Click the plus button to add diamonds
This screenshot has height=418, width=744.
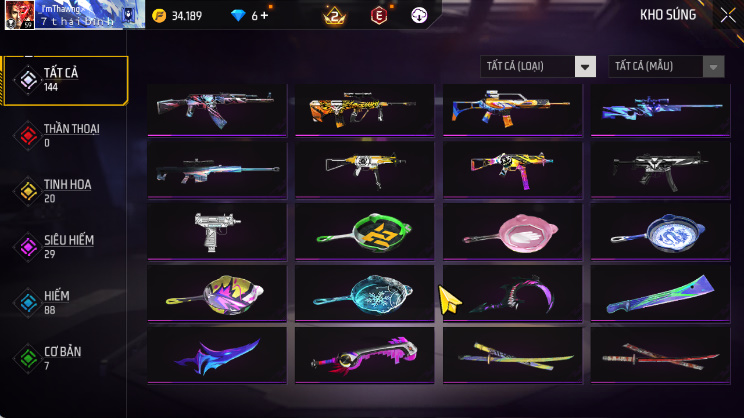tap(265, 15)
